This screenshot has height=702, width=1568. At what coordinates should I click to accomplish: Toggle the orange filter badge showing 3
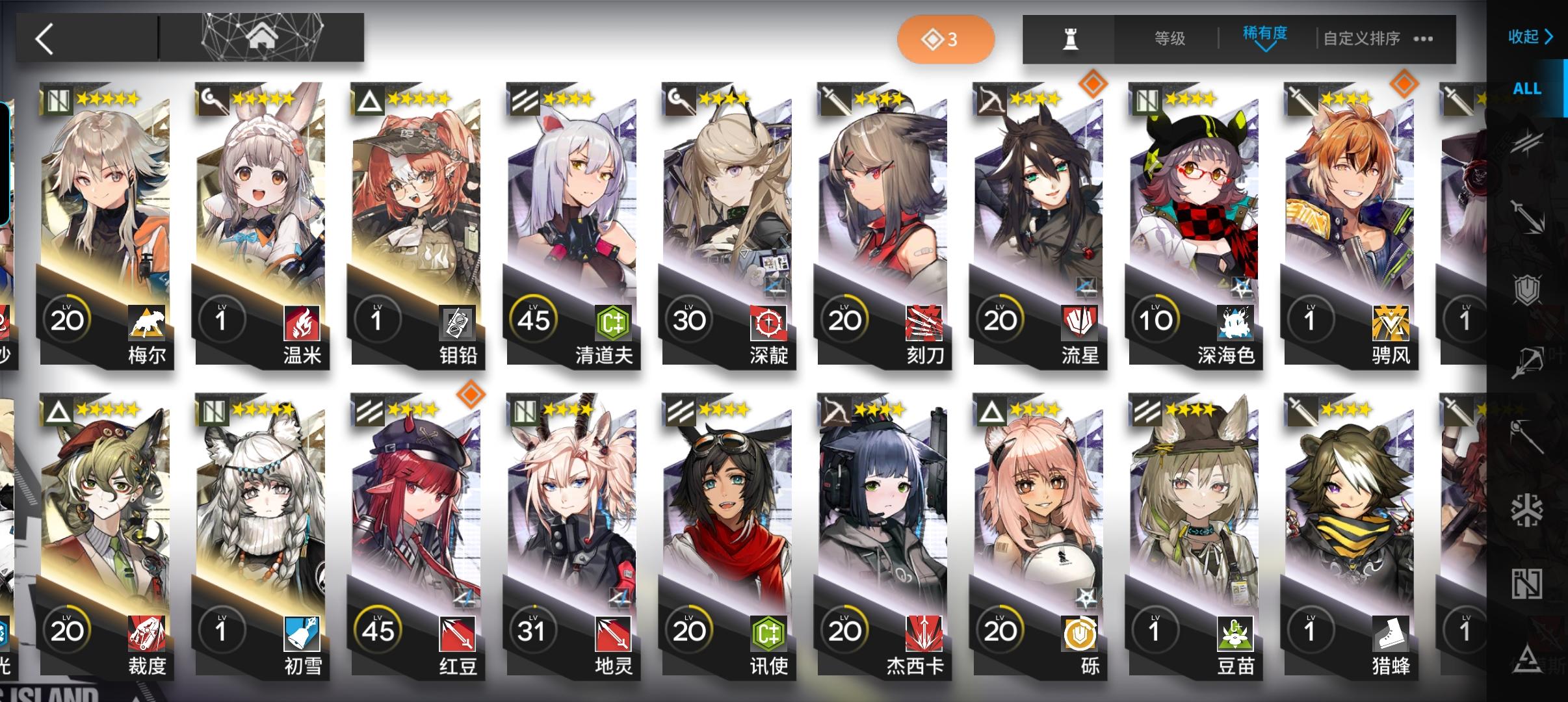tap(947, 38)
